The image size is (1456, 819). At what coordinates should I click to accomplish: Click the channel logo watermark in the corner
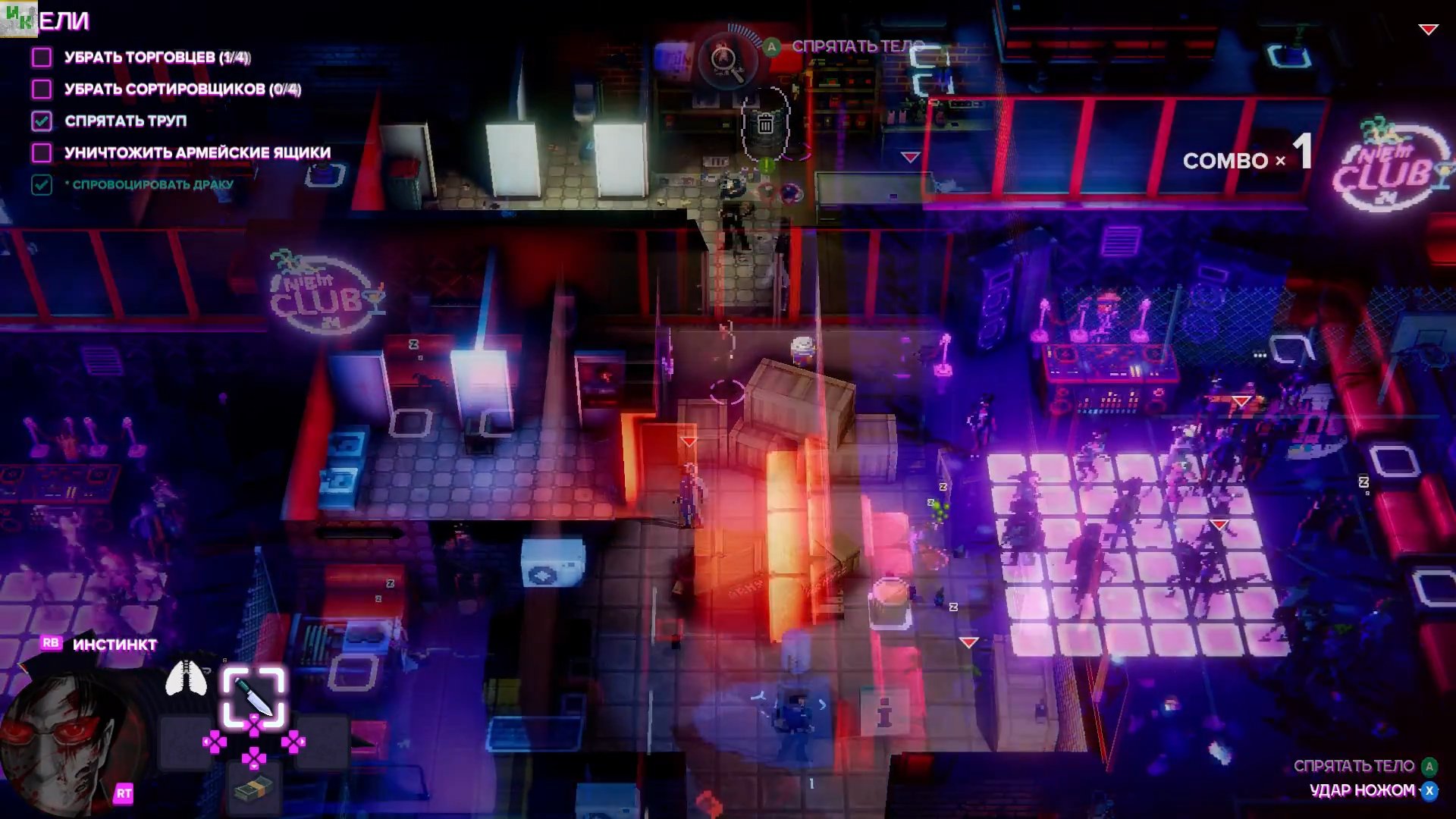coord(19,18)
